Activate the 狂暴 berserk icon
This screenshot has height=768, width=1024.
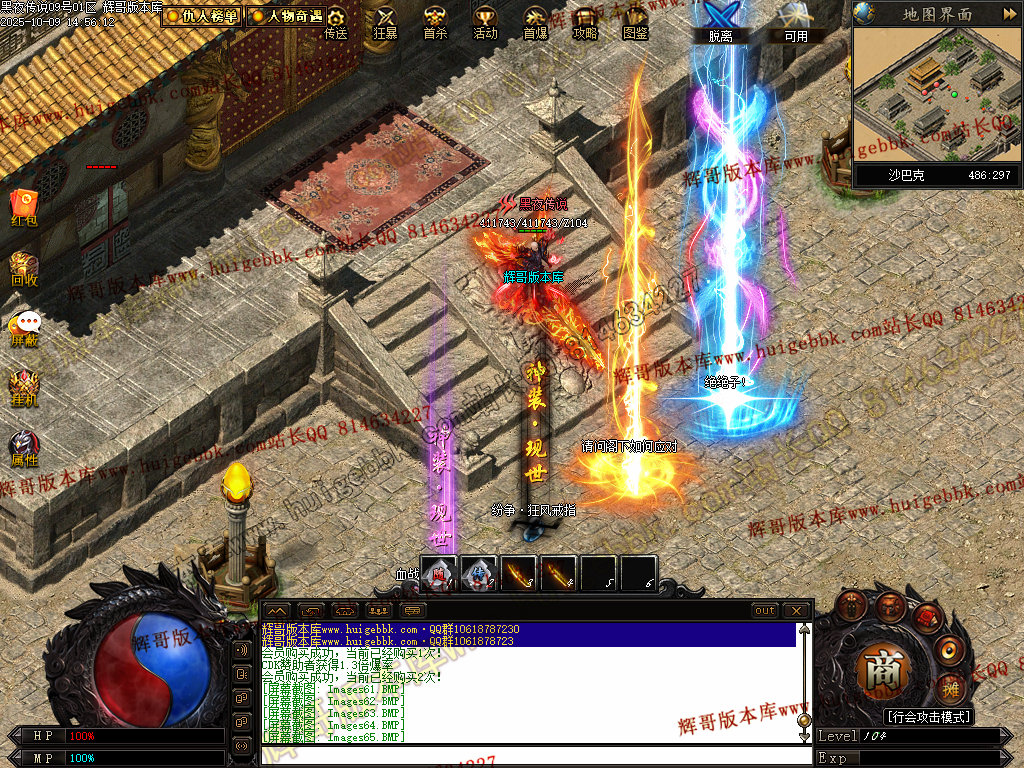(x=385, y=22)
